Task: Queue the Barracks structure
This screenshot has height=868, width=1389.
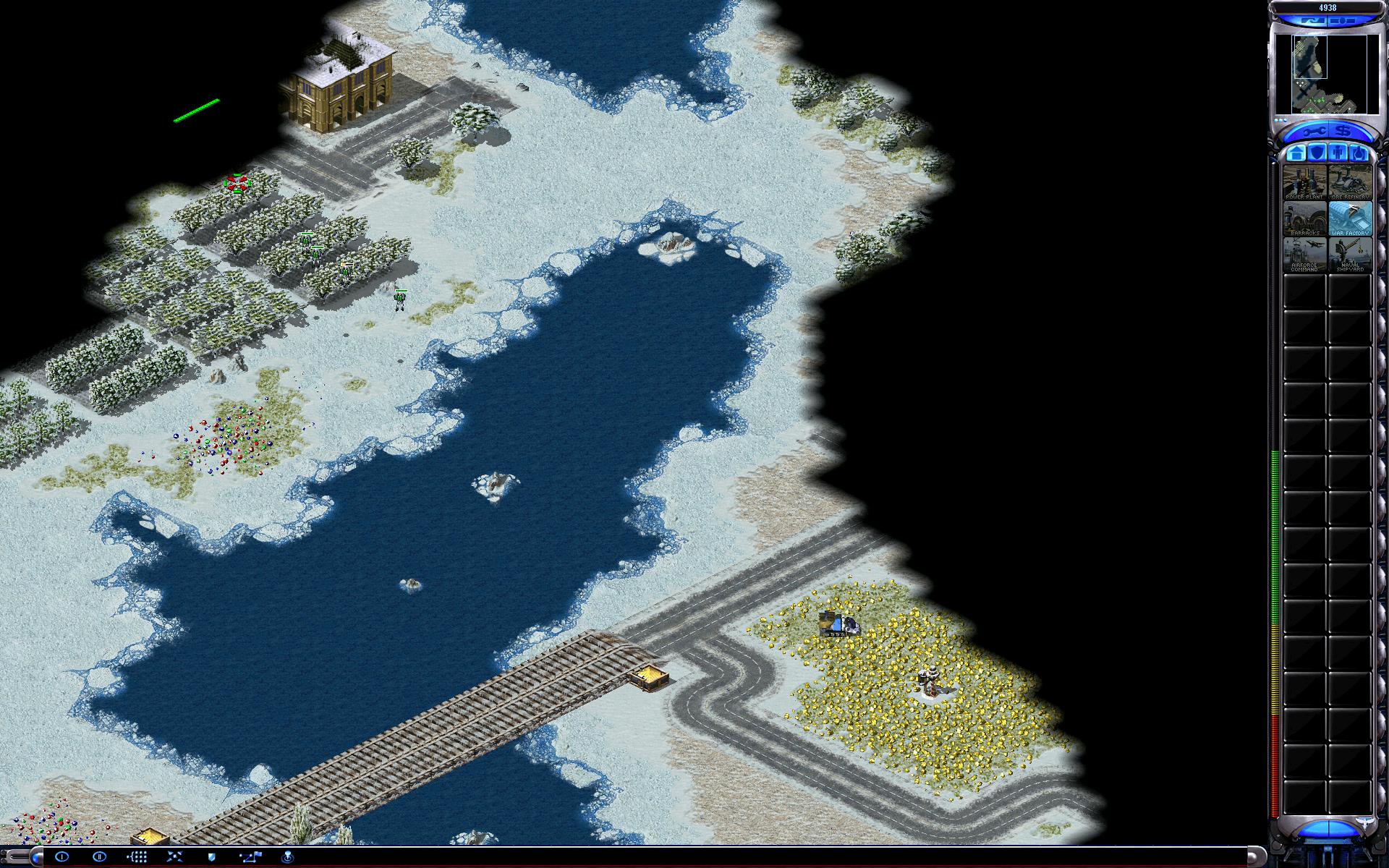Action: pyautogui.click(x=1304, y=218)
